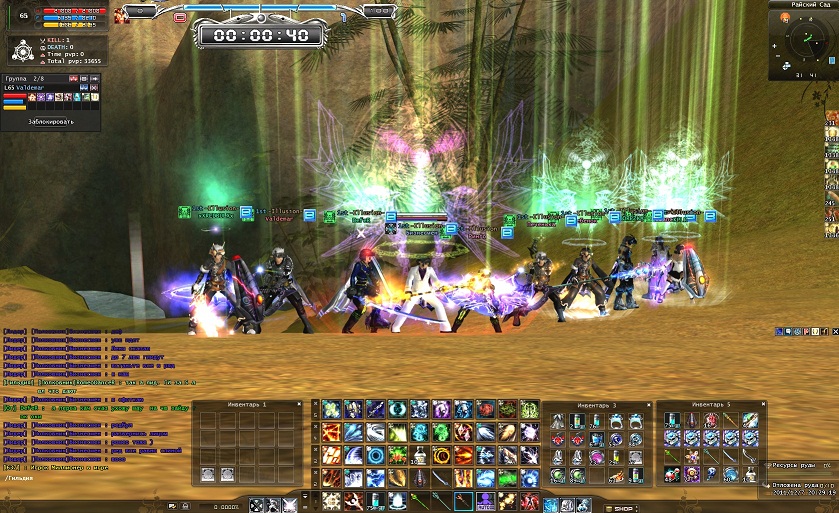The width and height of the screenshot is (839, 513).
Task: Open the Ресурсы руды notification entry
Action: coord(799,466)
